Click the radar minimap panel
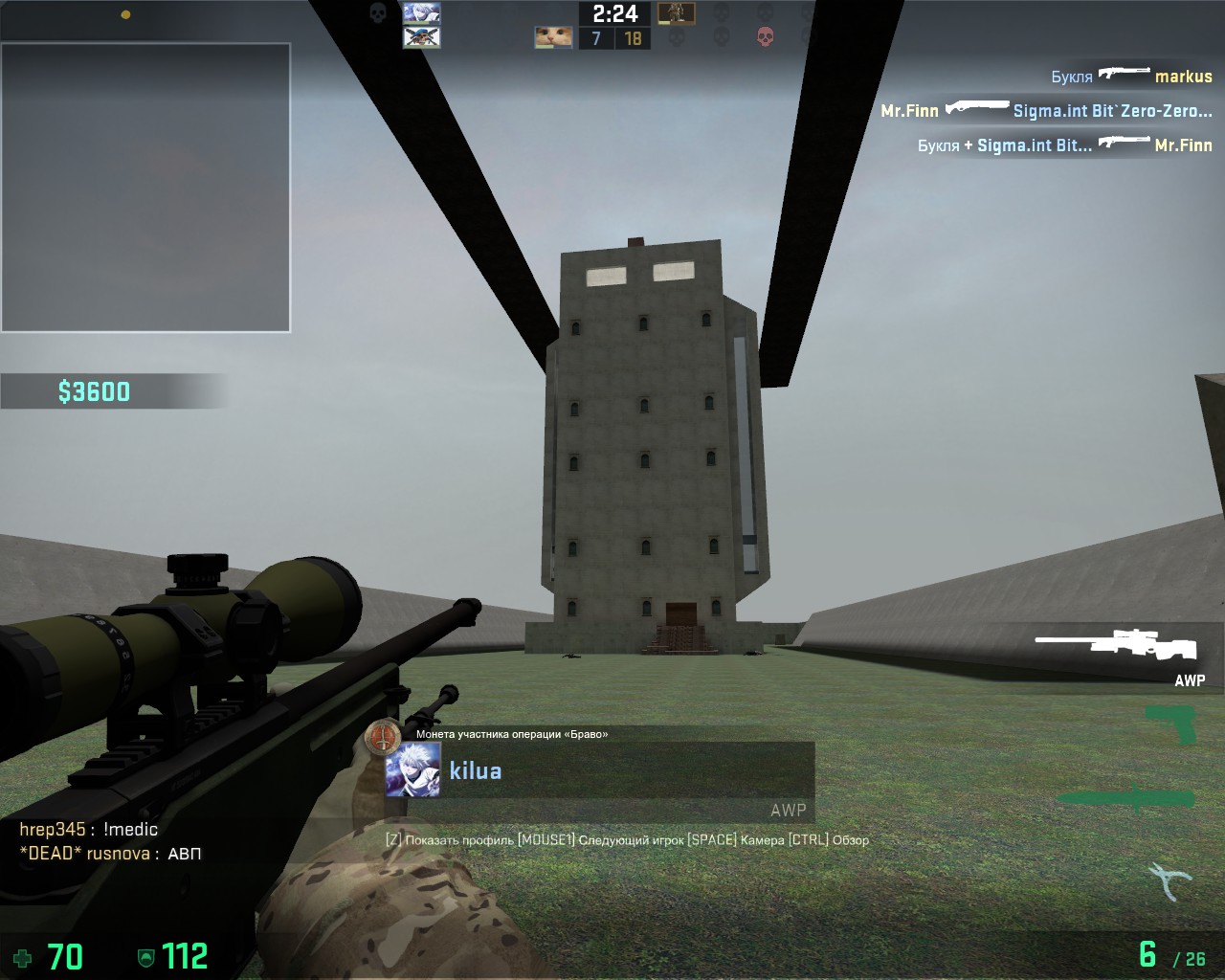This screenshot has width=1225, height=980. point(145,188)
